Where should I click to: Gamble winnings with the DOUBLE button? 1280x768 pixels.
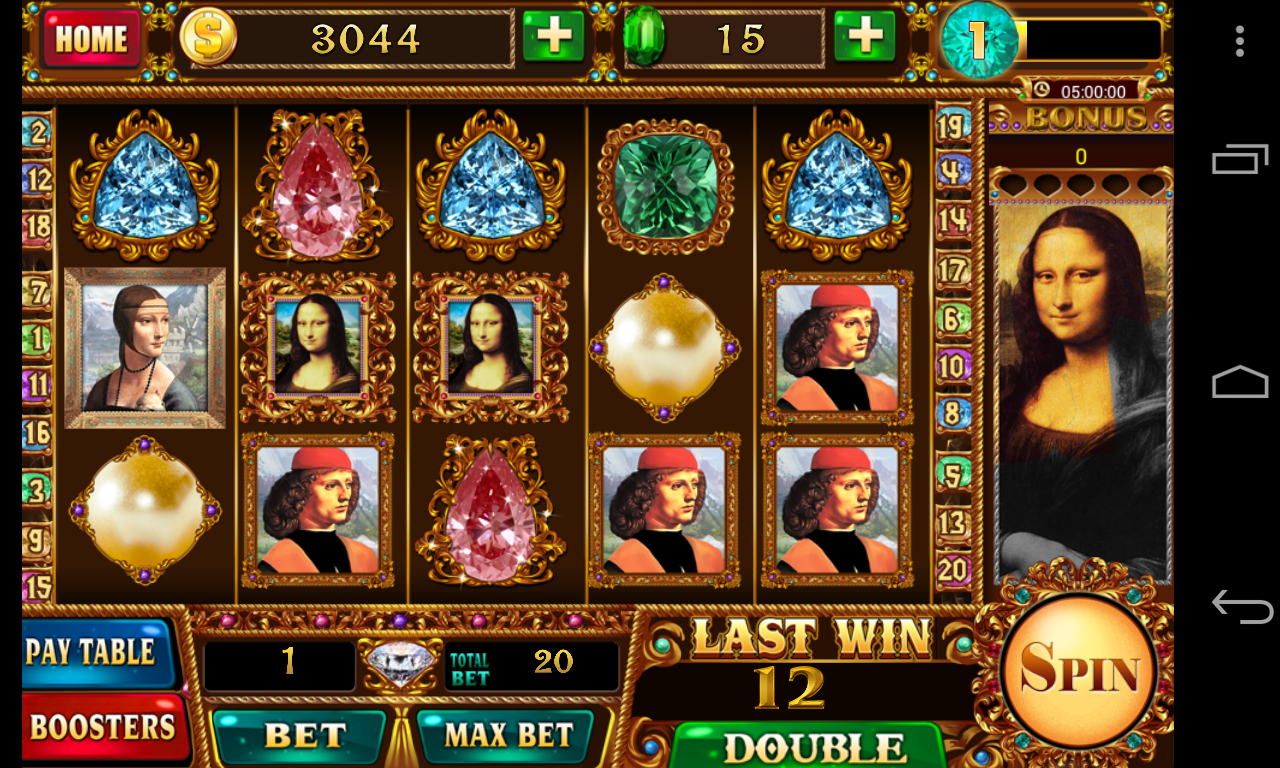point(806,746)
